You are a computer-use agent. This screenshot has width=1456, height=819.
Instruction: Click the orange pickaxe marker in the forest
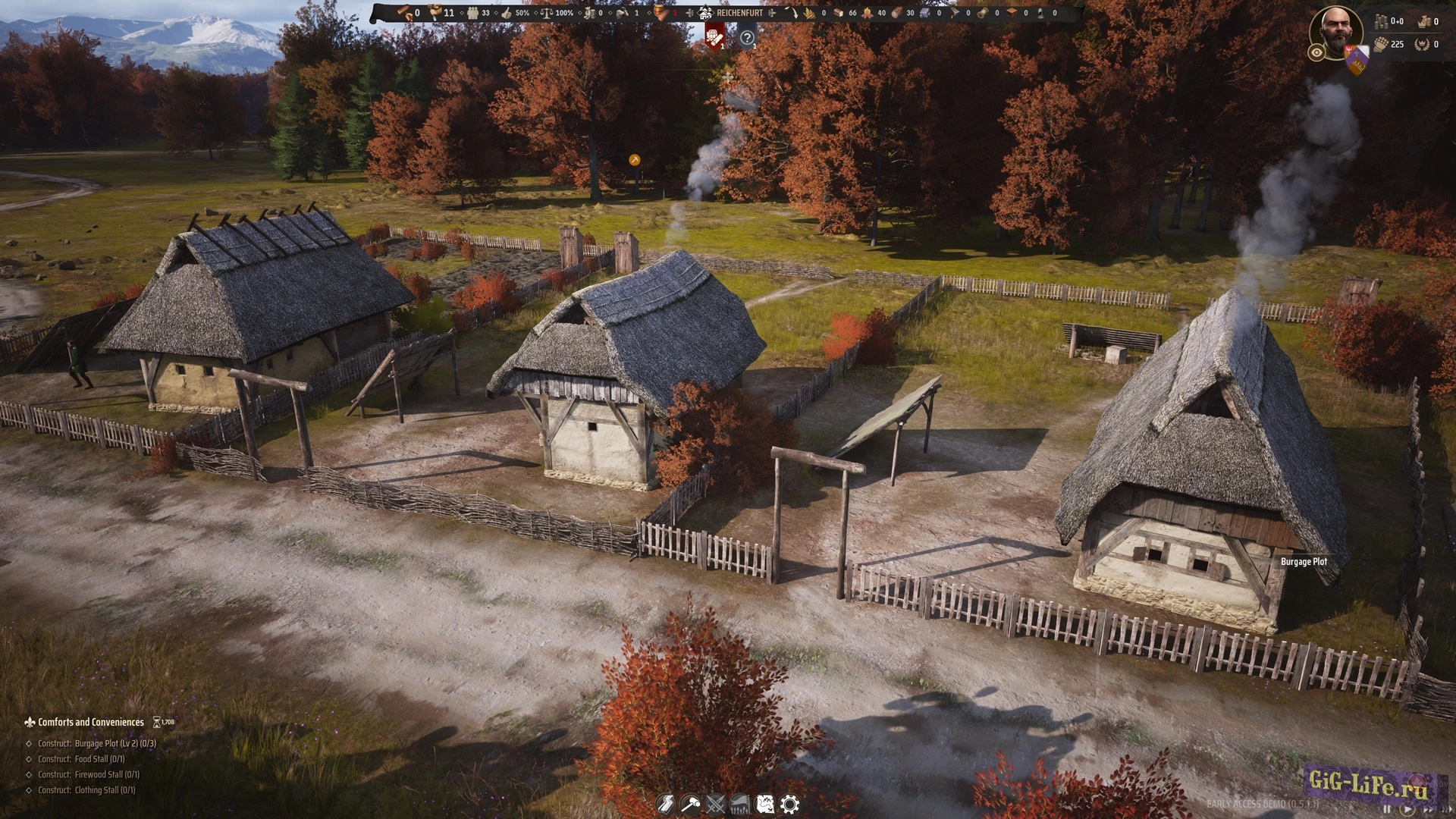pos(635,160)
